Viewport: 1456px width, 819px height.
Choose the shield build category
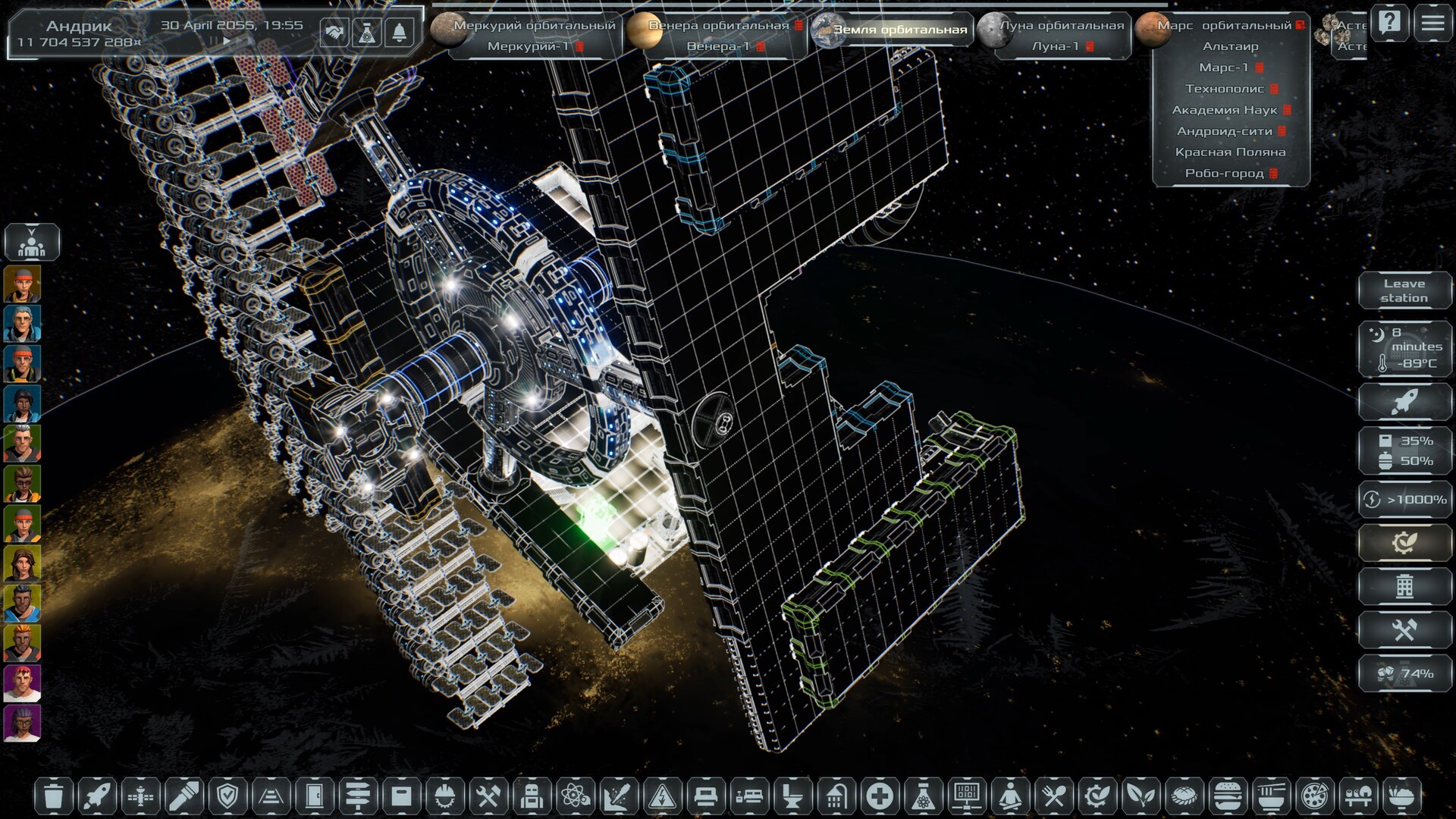[x=227, y=796]
